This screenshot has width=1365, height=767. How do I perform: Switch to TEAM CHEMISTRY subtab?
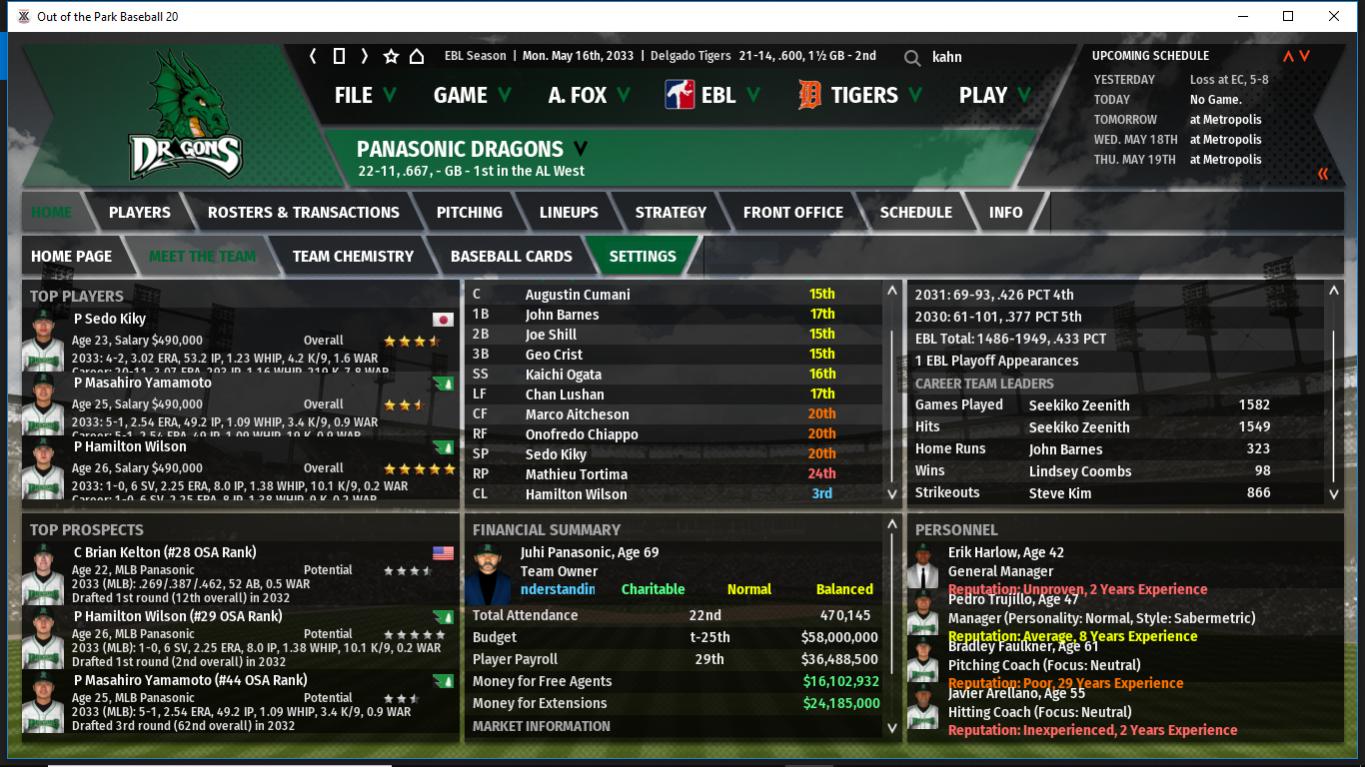tap(352, 256)
